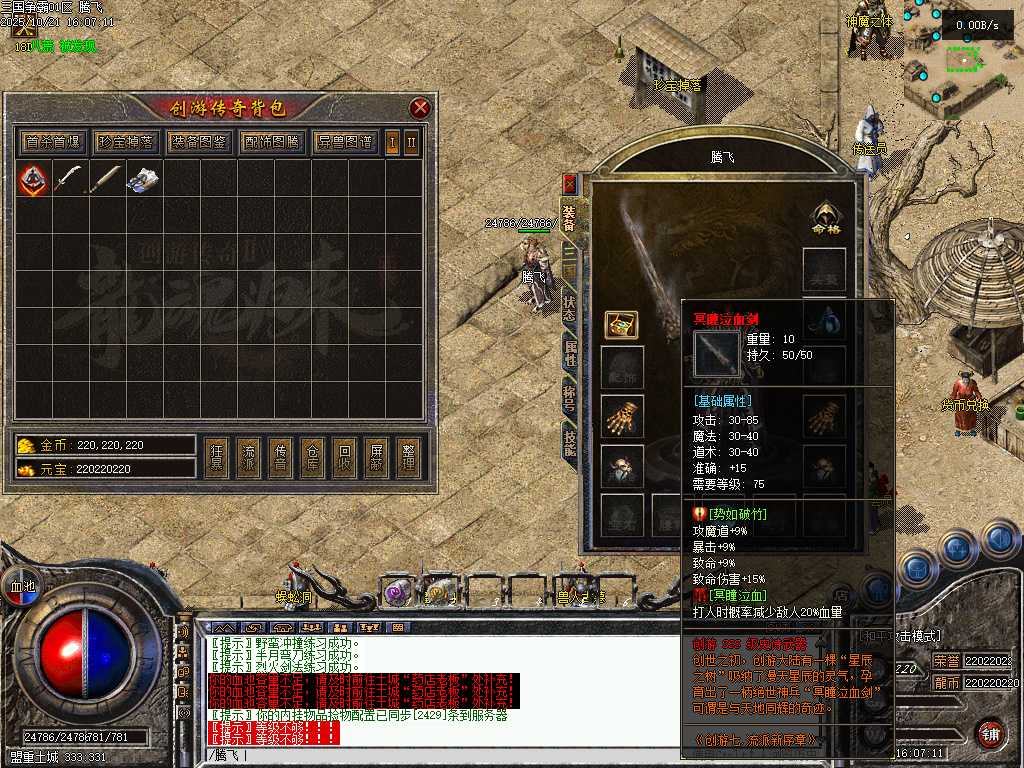Image resolution: width=1024 pixels, height=768 pixels.
Task: Click the round 铺 shop button
Action: [x=990, y=733]
